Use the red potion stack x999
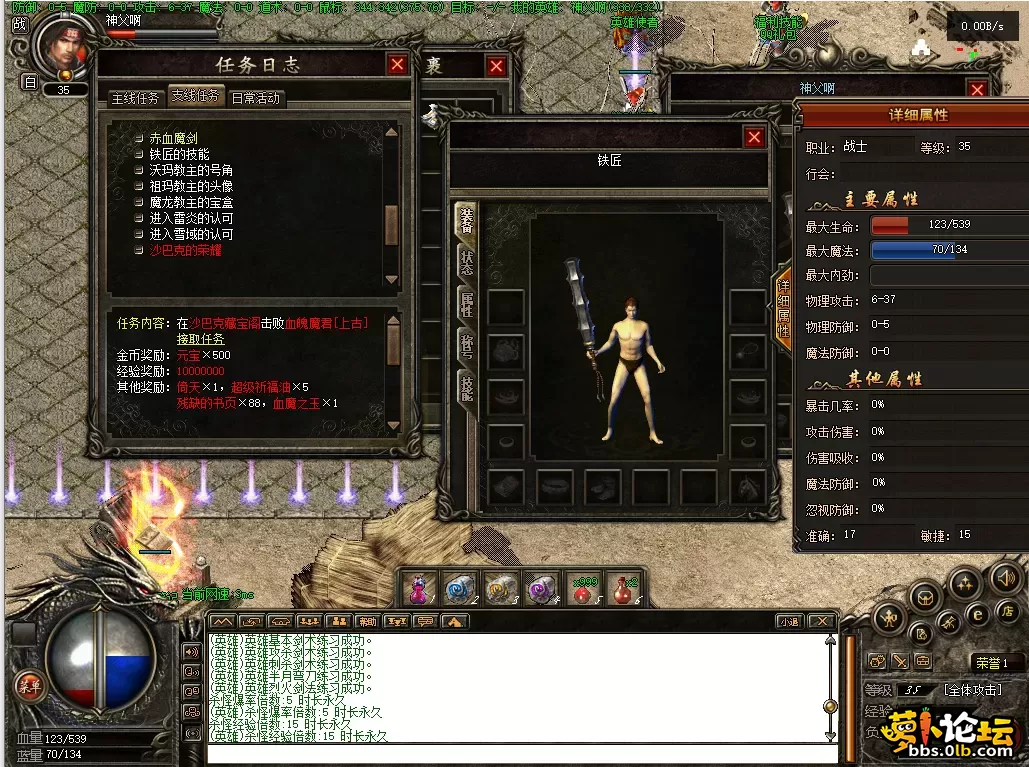 (582, 589)
